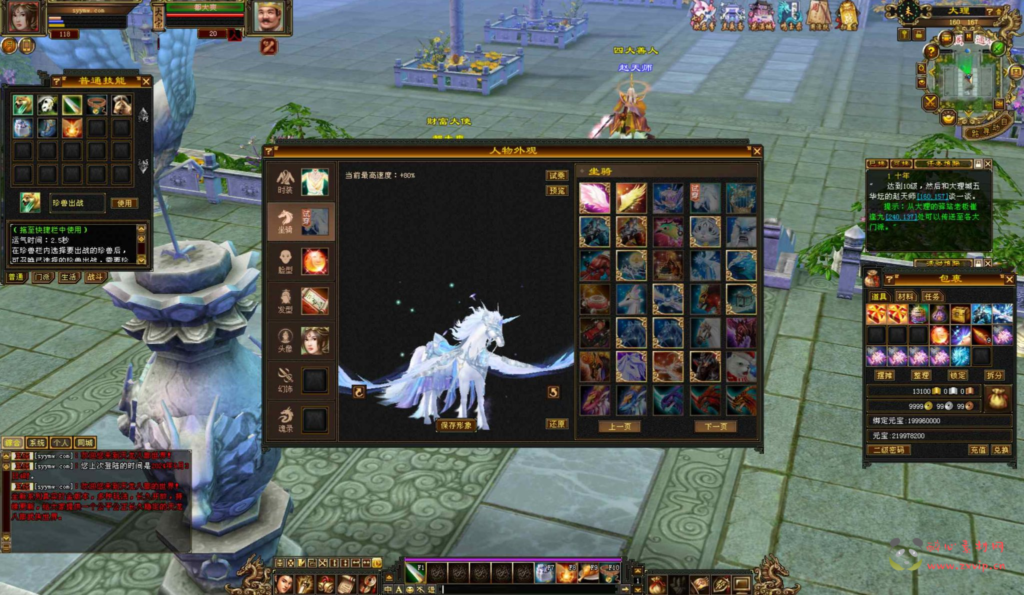This screenshot has width=1024, height=595.
Task: Switch to the 时装 fashion category
Action: pyautogui.click(x=301, y=182)
